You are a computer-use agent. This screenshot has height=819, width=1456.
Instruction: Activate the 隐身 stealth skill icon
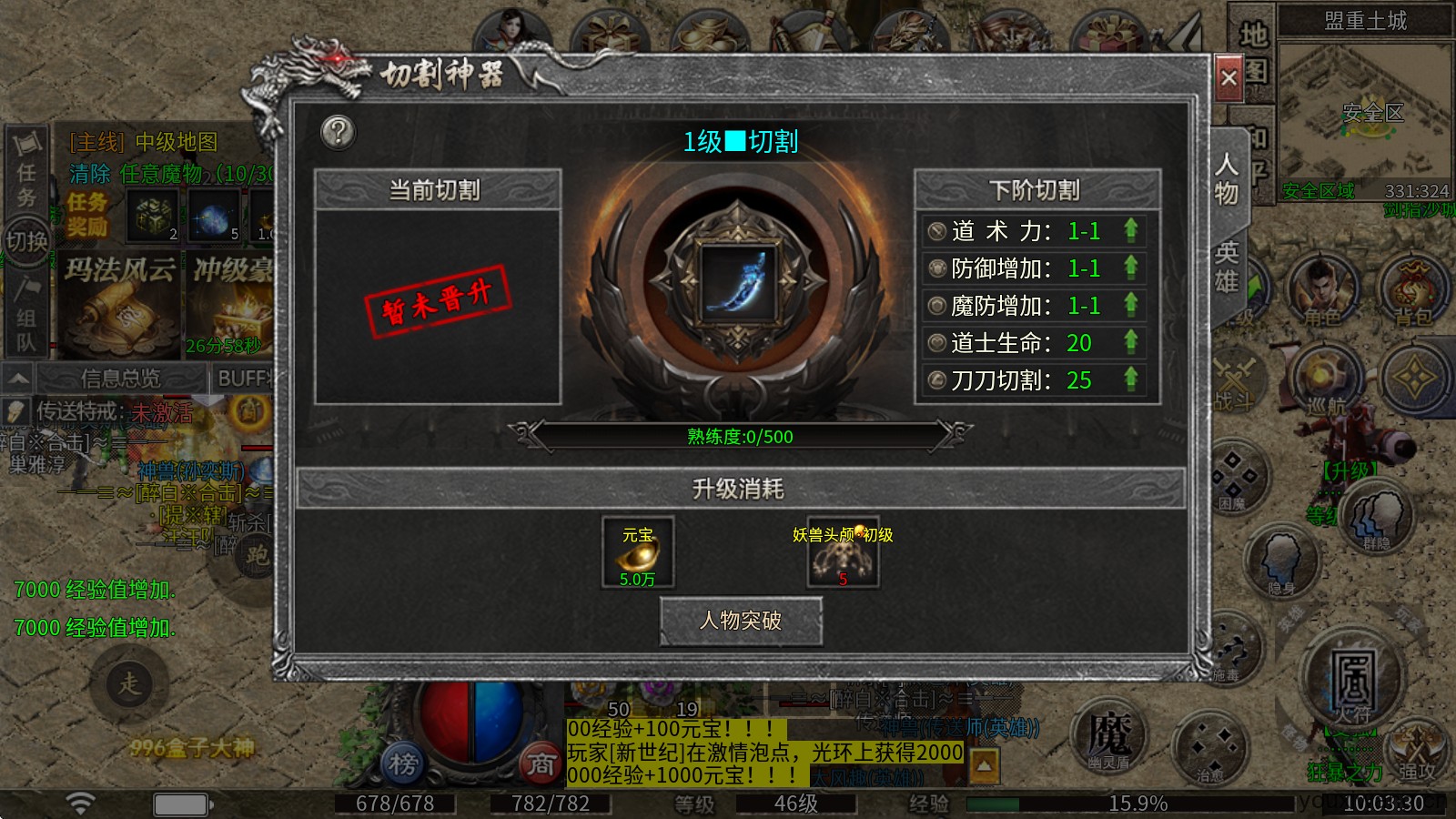[x=1281, y=560]
